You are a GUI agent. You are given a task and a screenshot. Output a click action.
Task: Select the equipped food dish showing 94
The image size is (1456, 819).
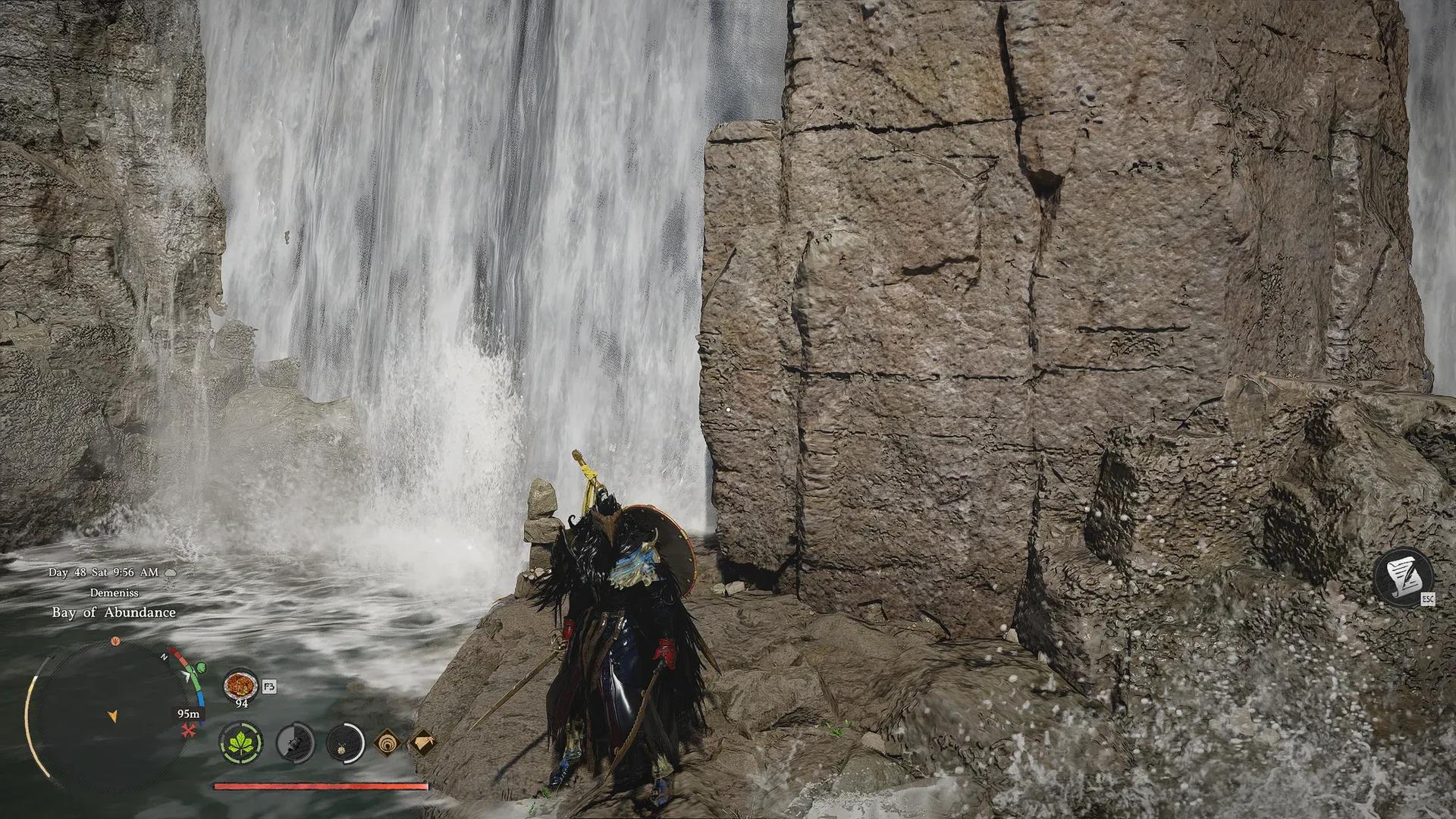[240, 686]
